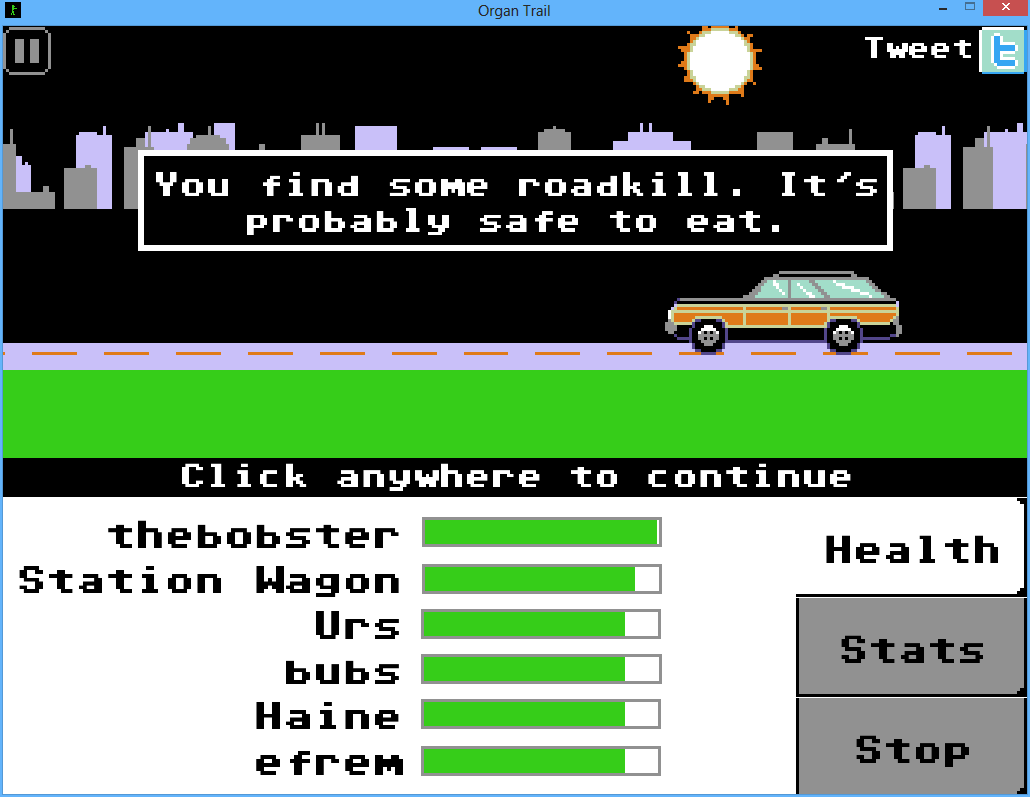
Task: Close the Organ Trail window
Action: click(1002, 9)
